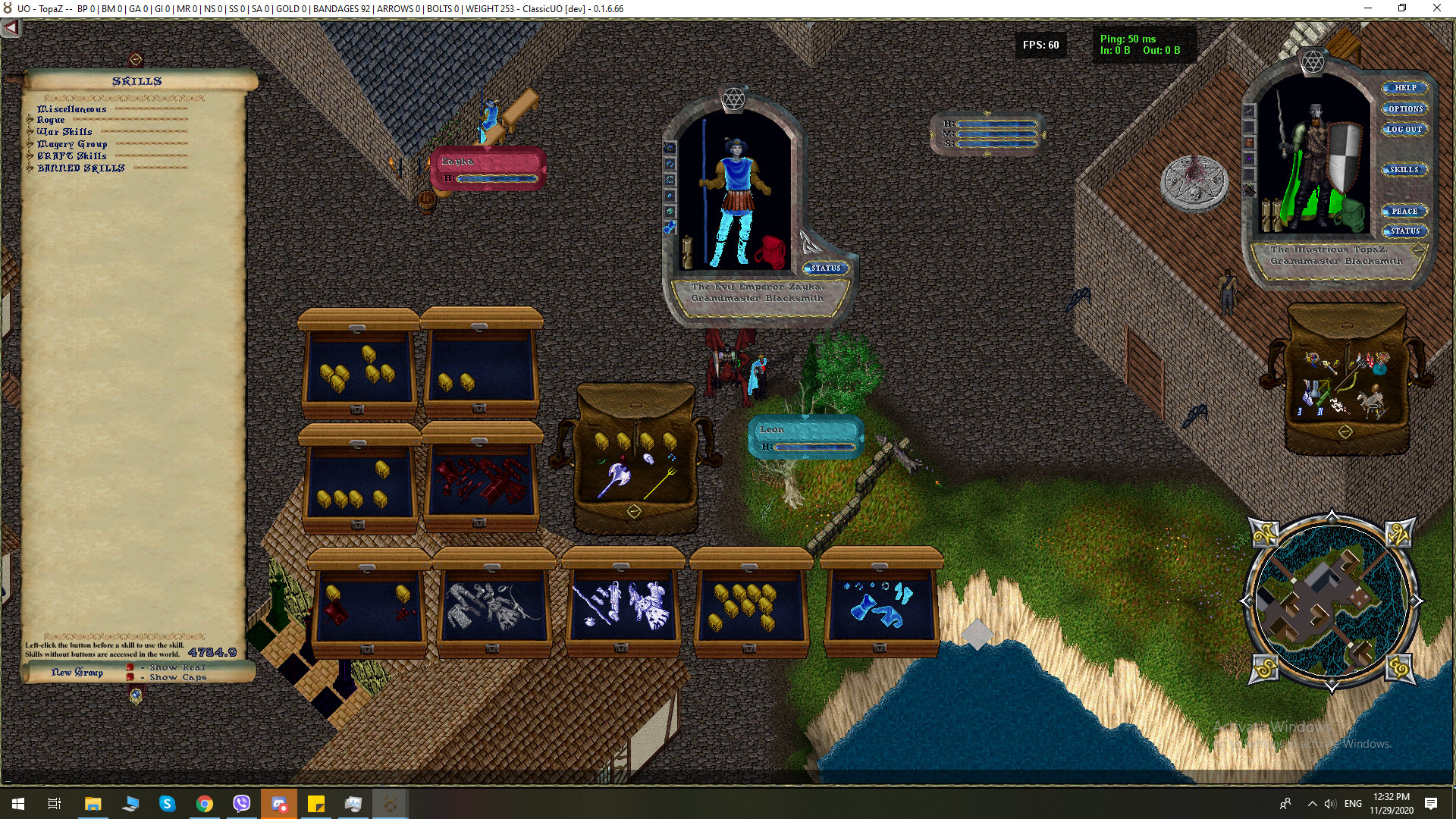Click the Log Out button

point(1404,130)
